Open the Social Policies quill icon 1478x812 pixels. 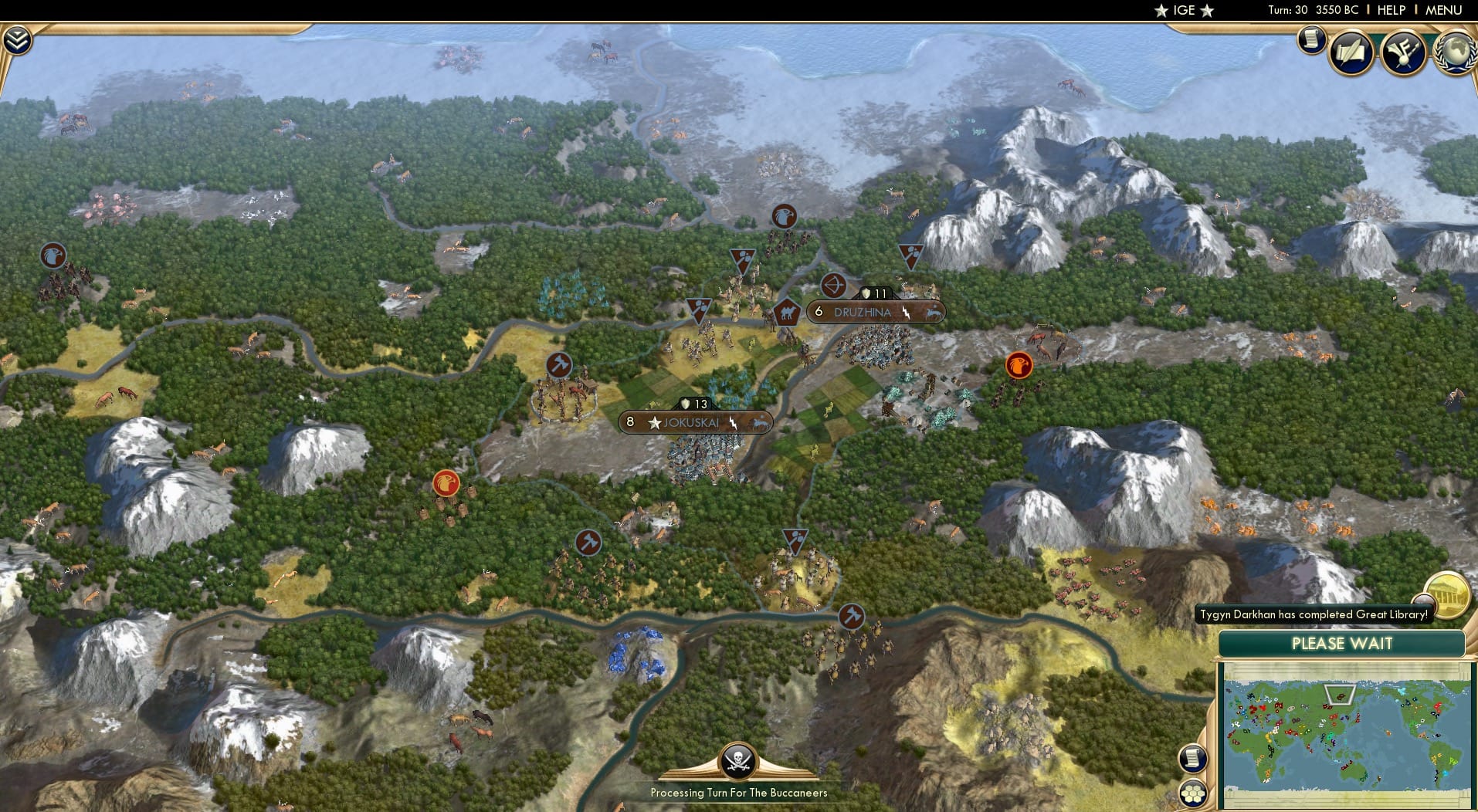click(1353, 52)
